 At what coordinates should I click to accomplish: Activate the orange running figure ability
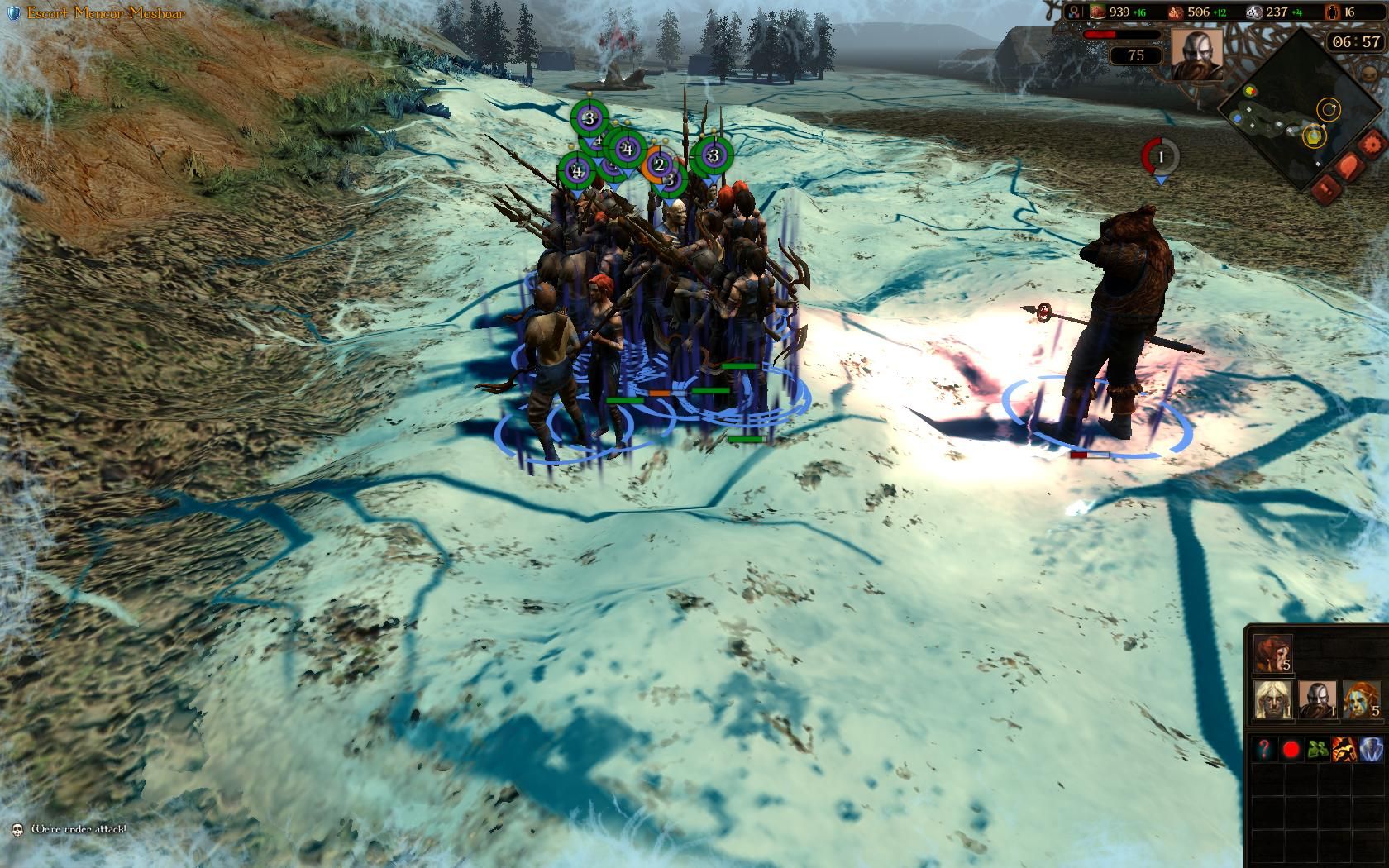click(1344, 750)
